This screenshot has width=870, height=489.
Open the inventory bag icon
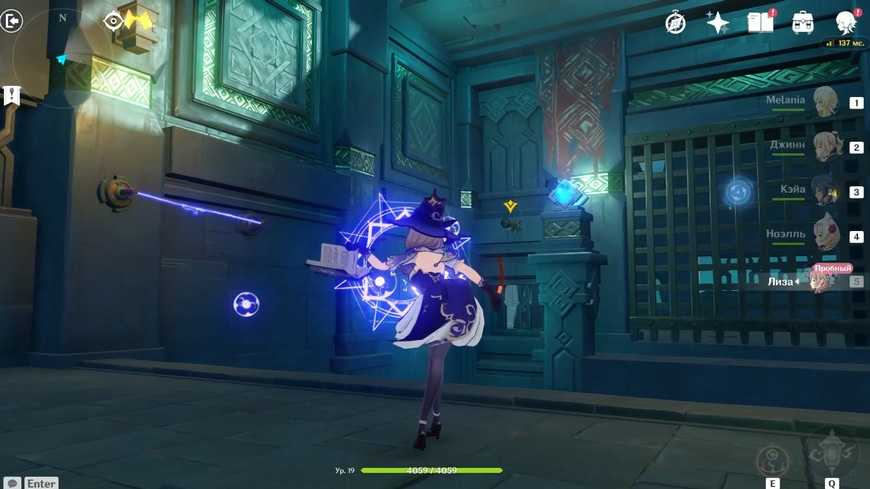tap(802, 23)
